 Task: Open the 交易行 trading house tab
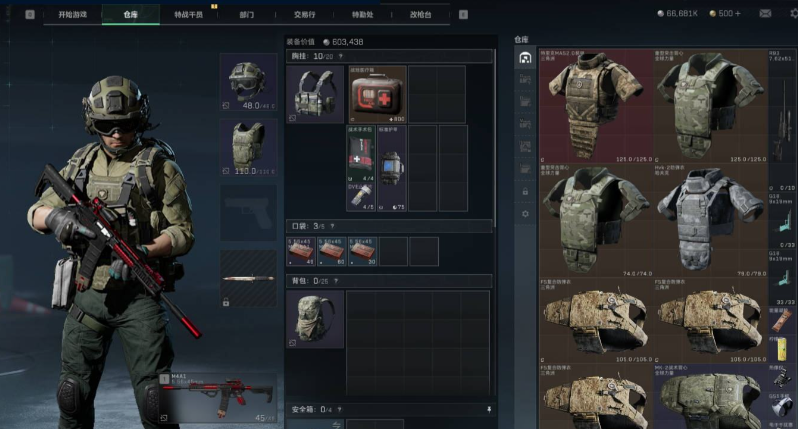click(x=304, y=15)
